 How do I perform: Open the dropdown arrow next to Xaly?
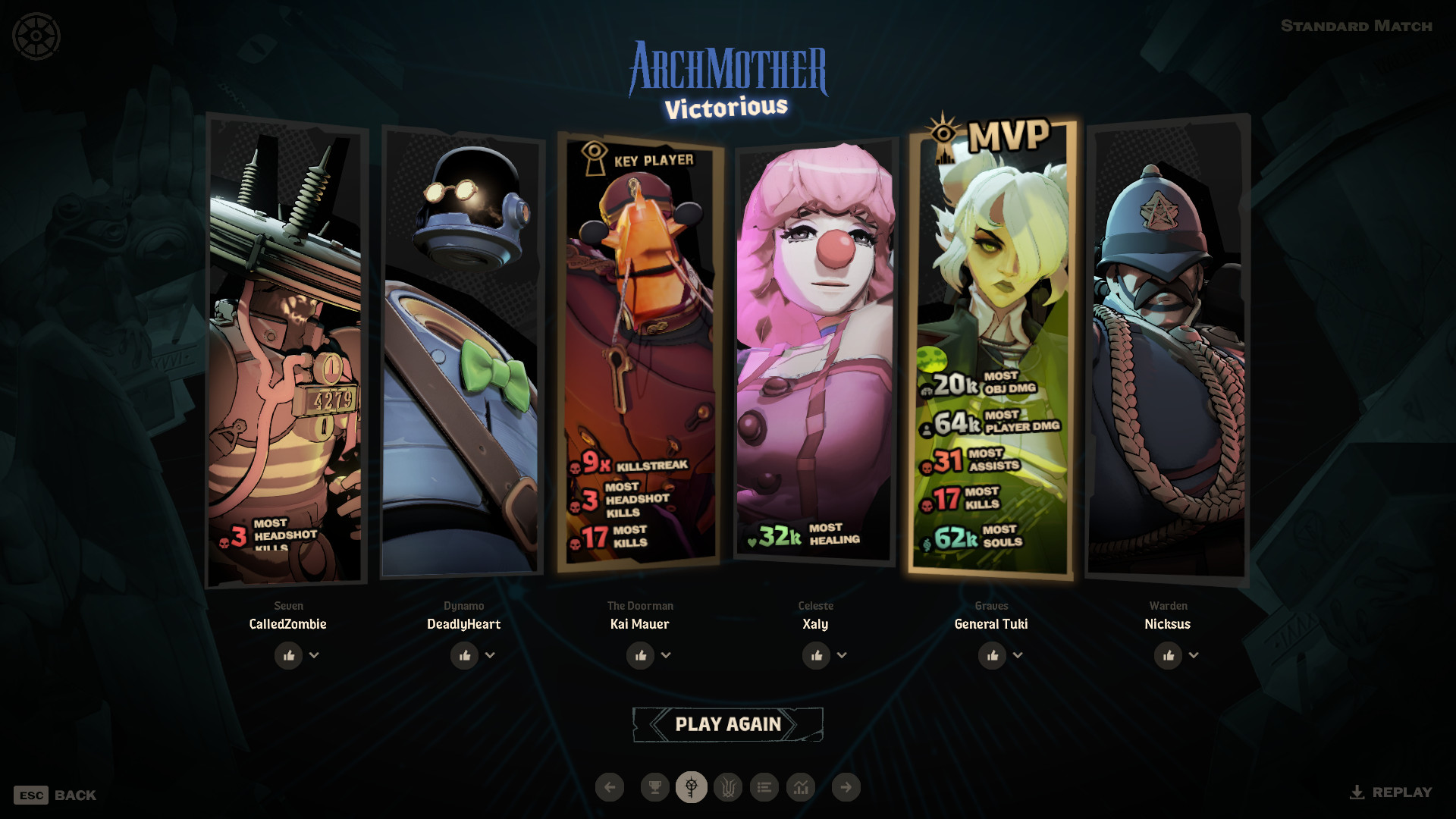pos(842,655)
